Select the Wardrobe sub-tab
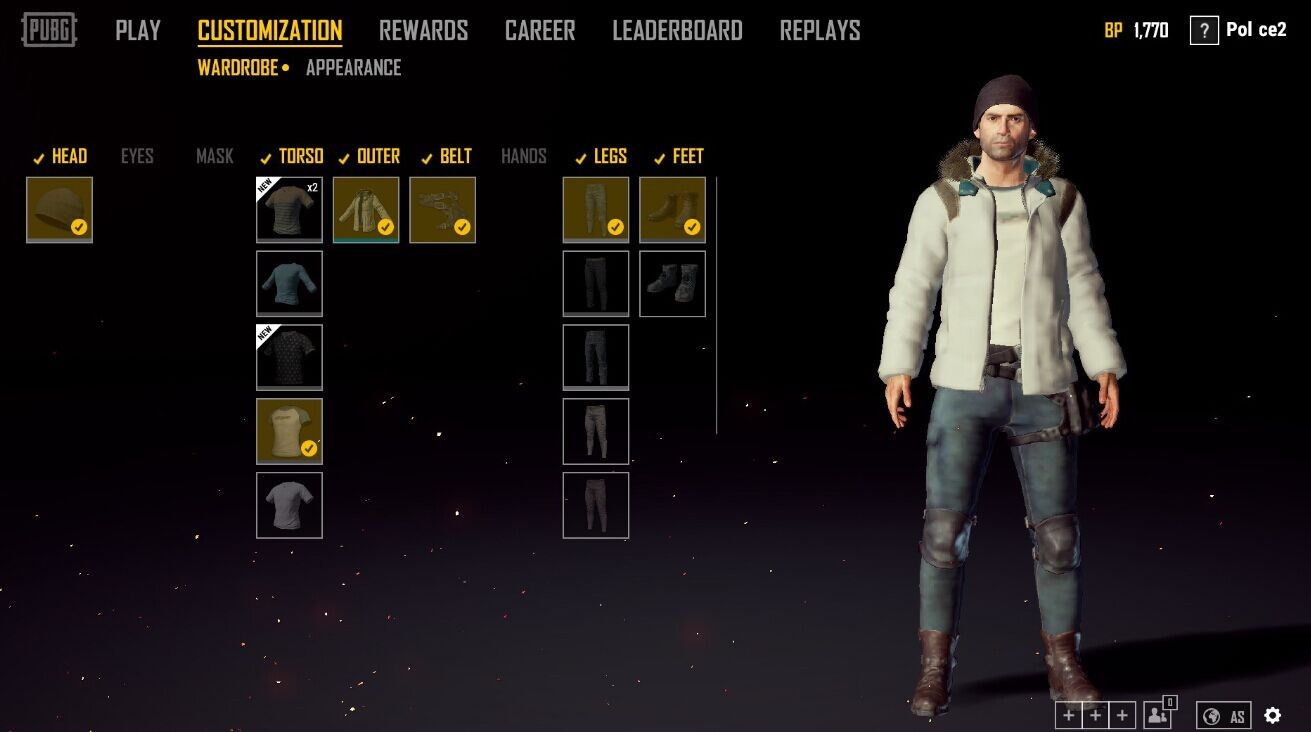 [x=238, y=68]
